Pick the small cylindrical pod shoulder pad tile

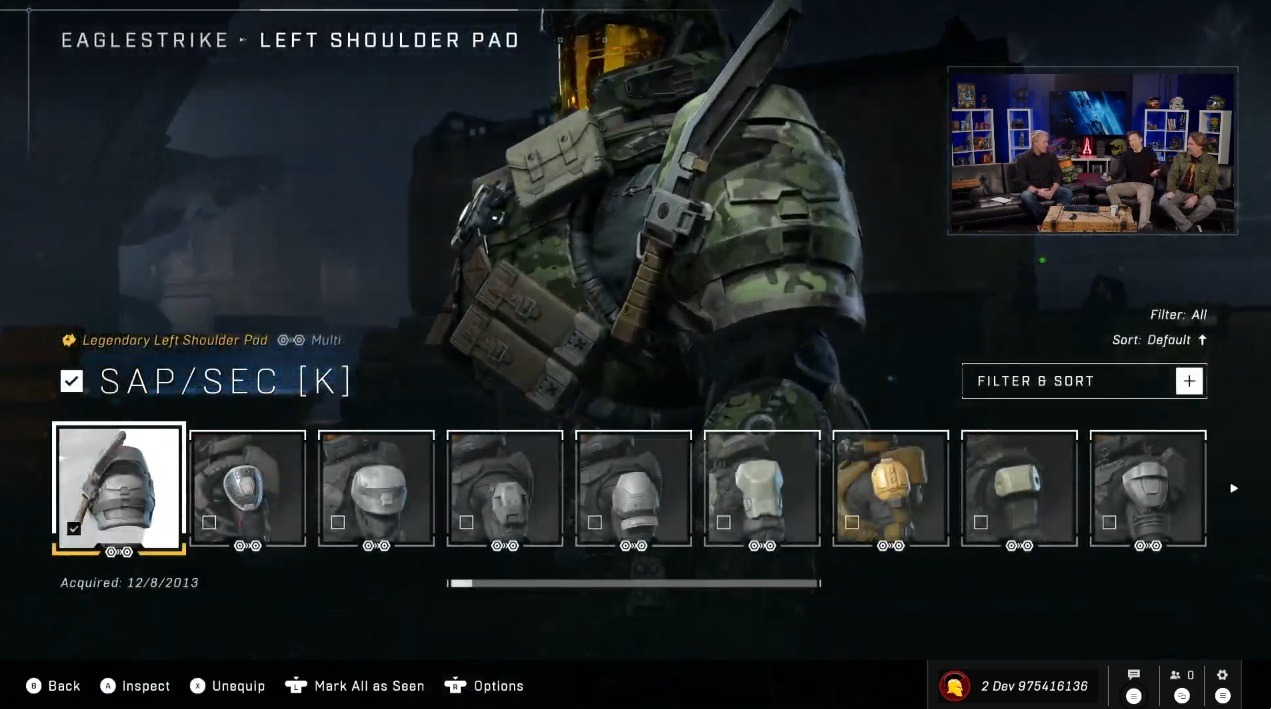pyautogui.click(x=1019, y=488)
